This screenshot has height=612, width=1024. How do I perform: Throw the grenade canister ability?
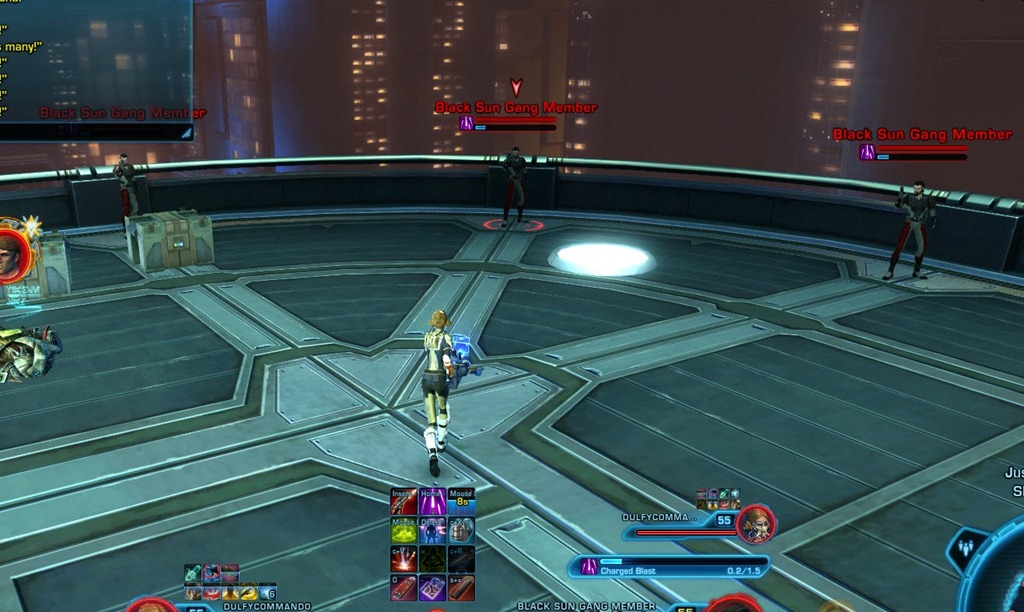coord(461,530)
